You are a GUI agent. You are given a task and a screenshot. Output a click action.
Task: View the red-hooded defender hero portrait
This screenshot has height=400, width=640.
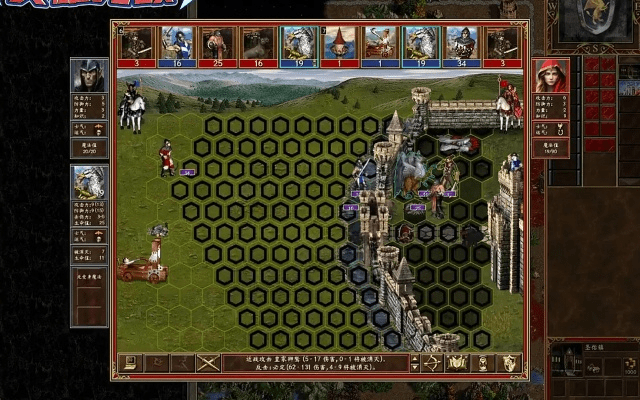[549, 76]
